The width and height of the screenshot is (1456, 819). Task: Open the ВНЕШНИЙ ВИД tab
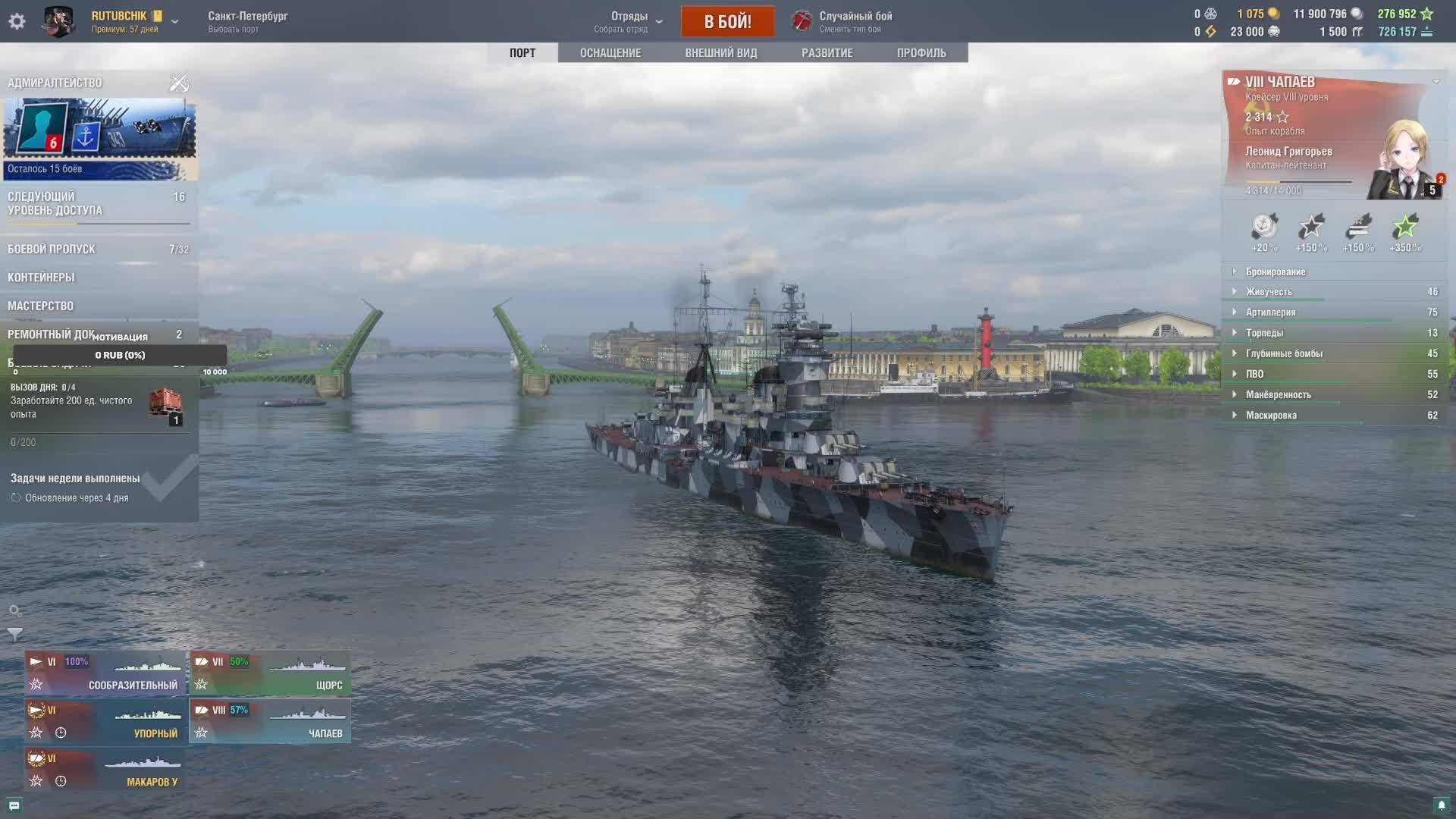tap(720, 53)
